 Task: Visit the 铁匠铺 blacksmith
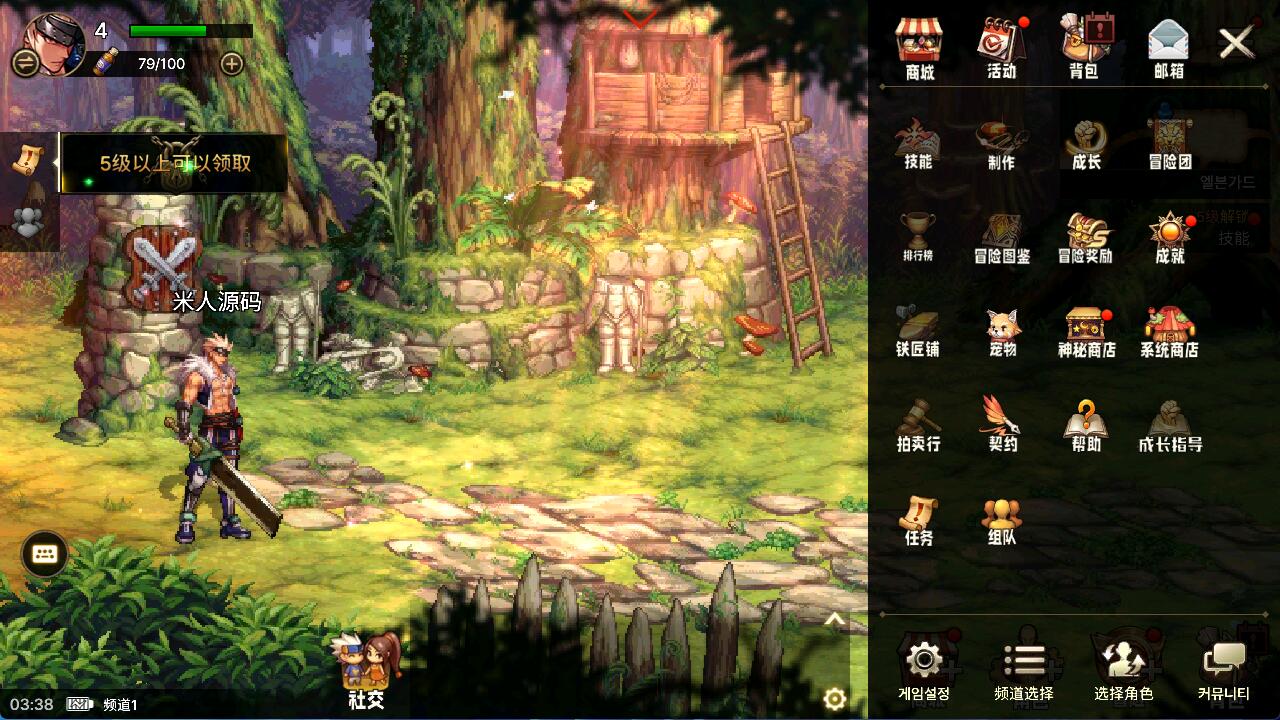tap(917, 330)
